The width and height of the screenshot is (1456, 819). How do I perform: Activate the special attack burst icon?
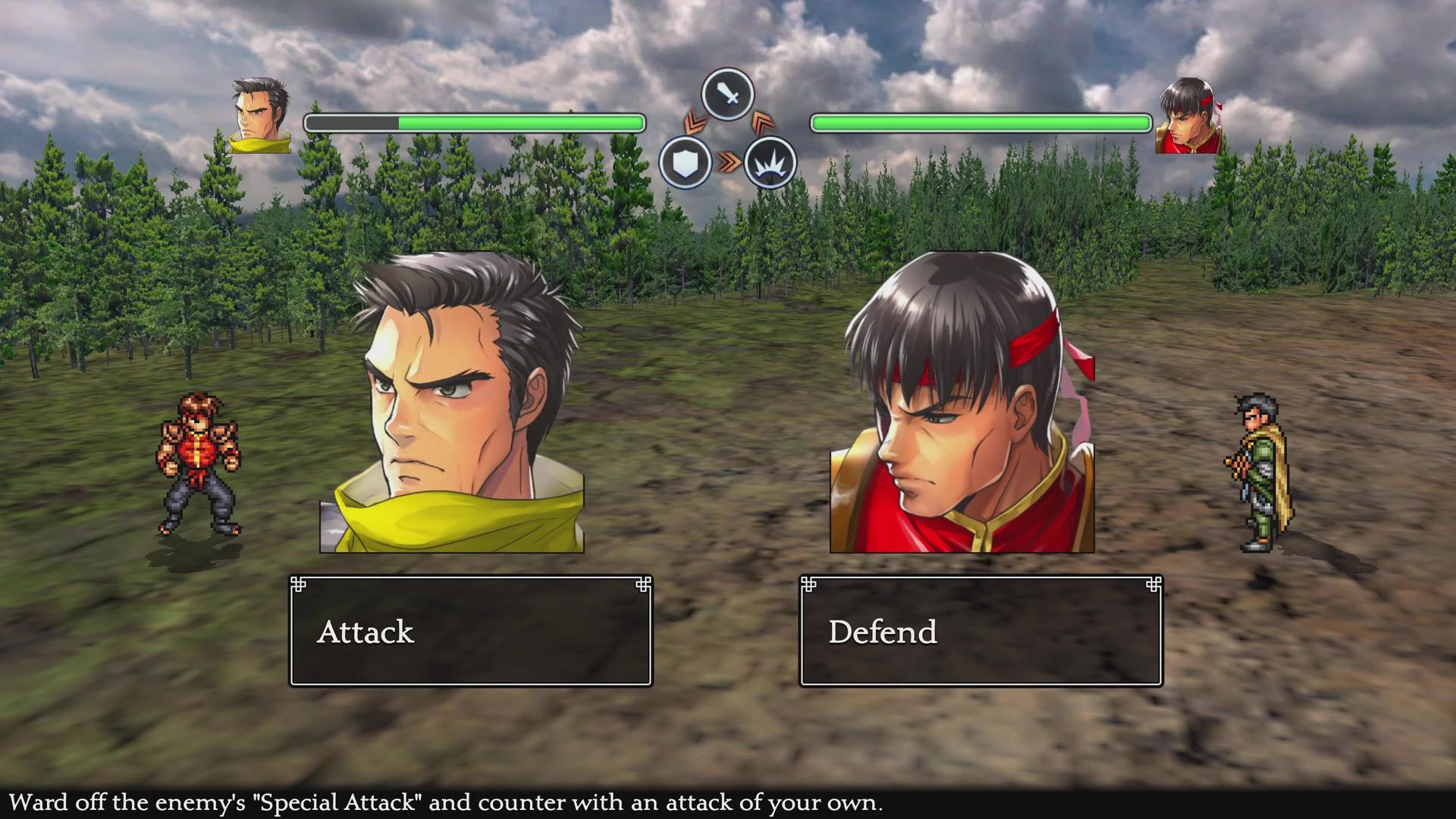(770, 163)
